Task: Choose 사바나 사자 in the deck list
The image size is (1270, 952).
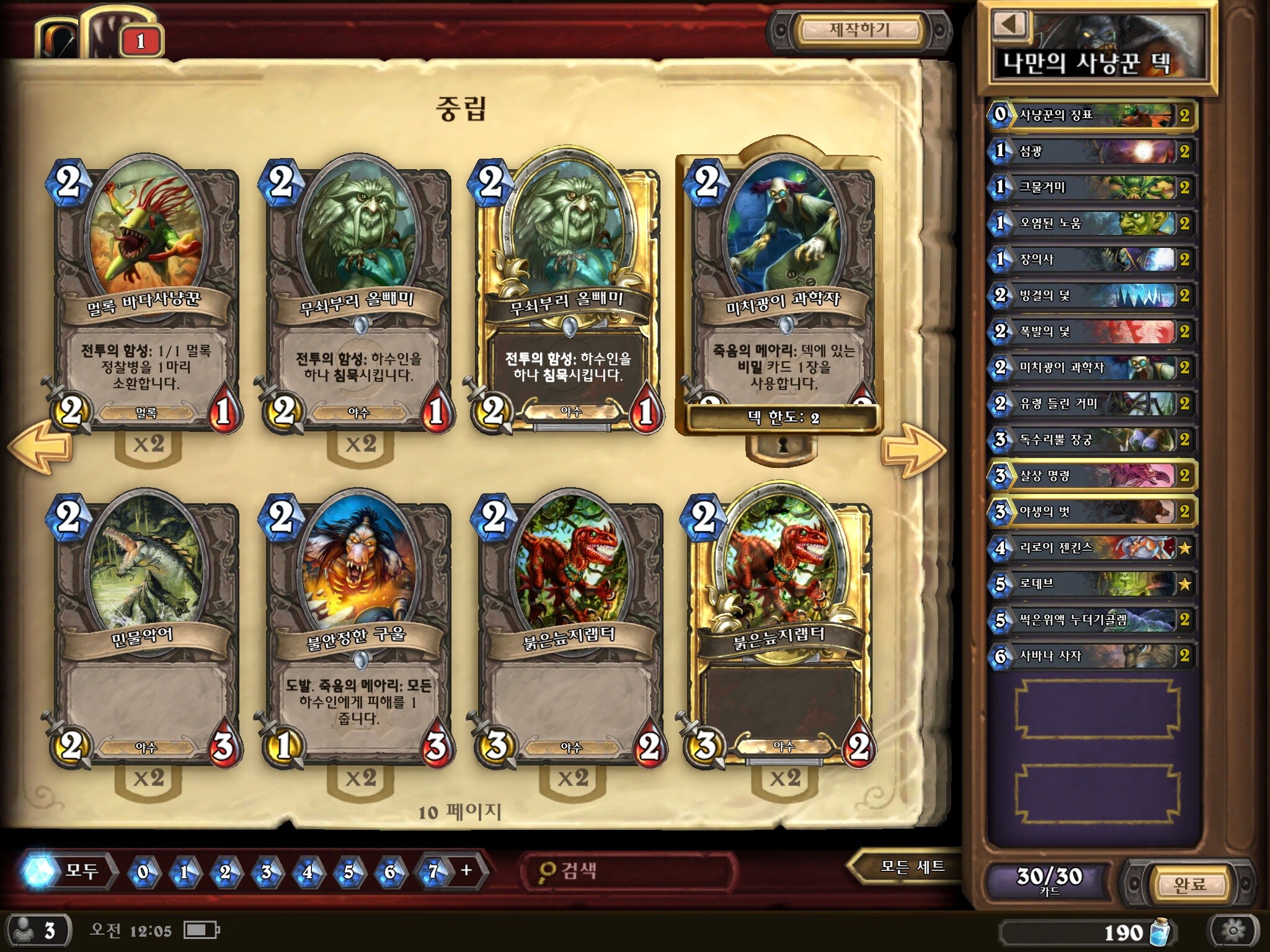Action: (1091, 656)
